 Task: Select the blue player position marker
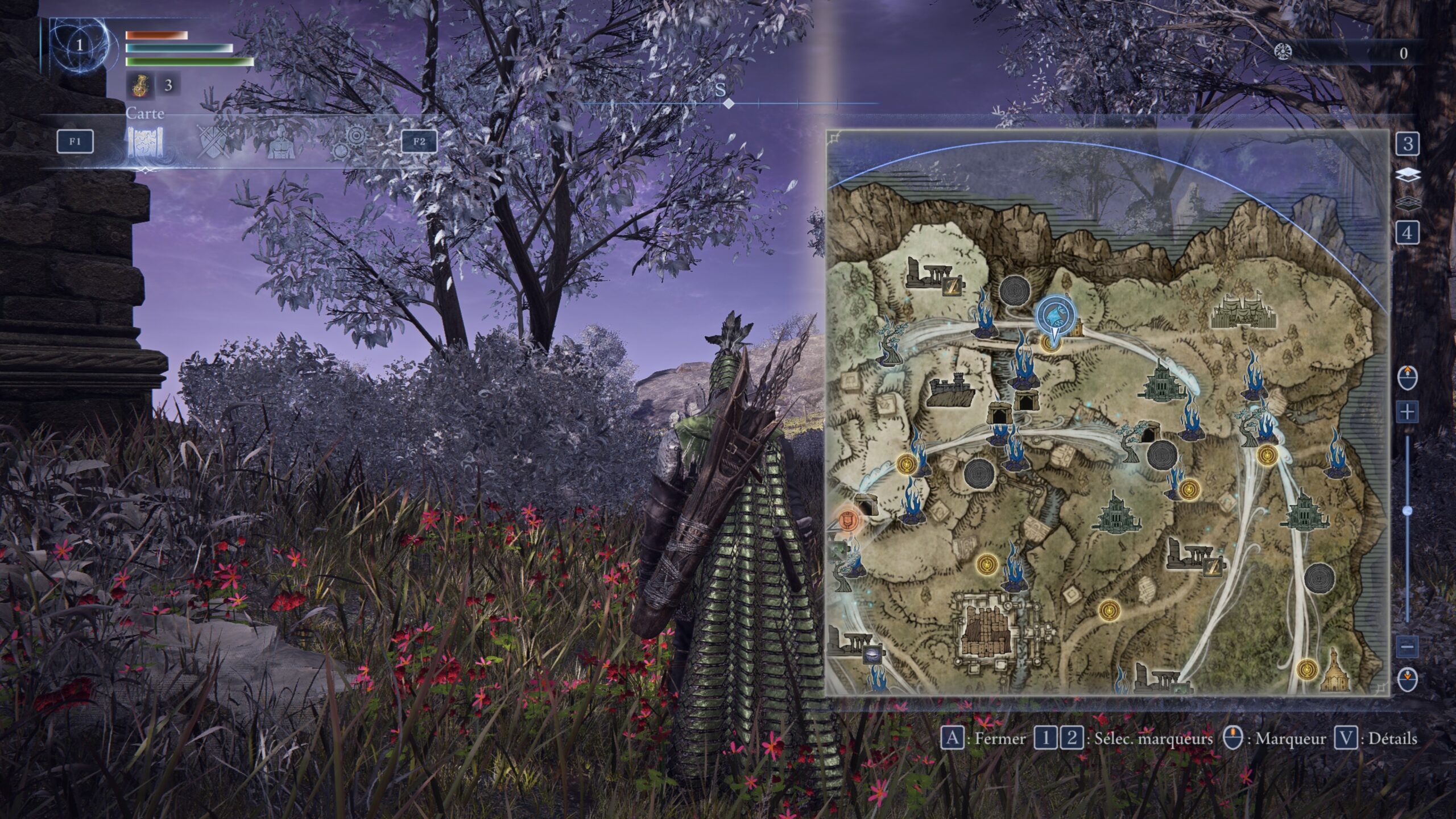1054,317
